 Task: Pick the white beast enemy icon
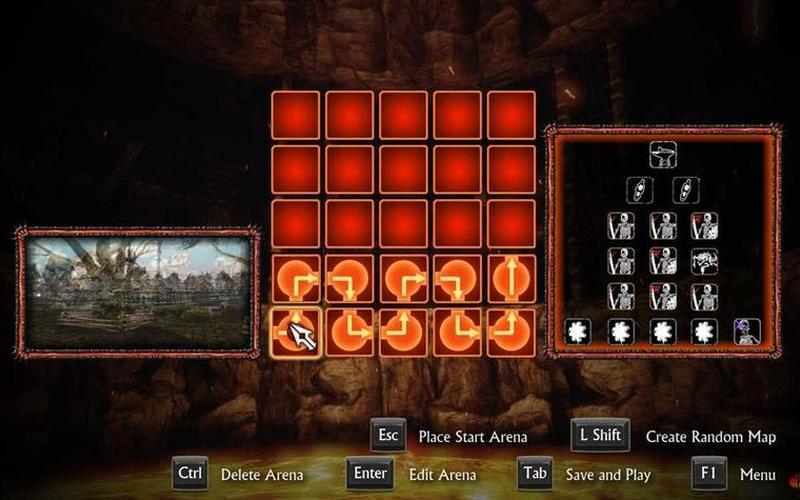coord(704,262)
